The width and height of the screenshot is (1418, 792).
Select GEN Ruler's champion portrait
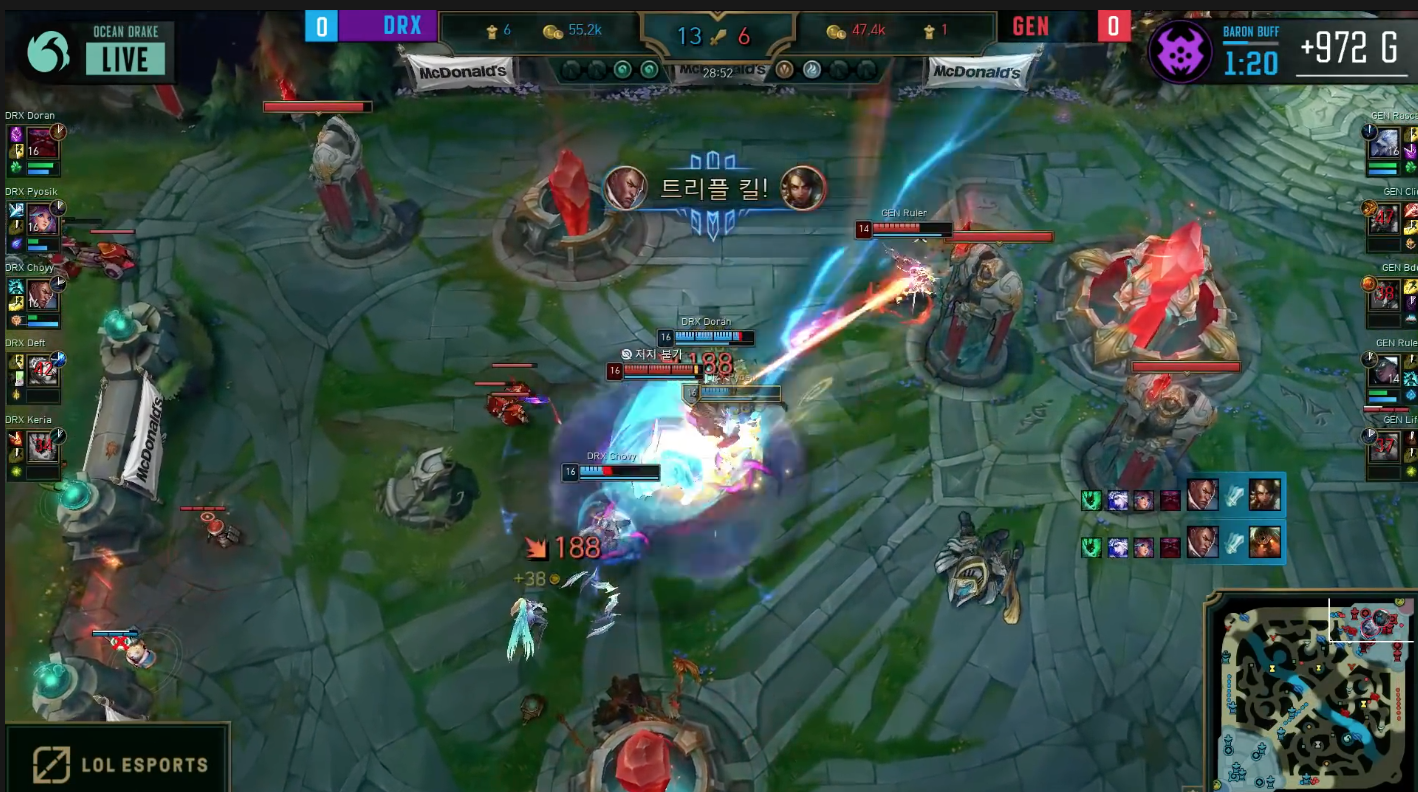1385,370
